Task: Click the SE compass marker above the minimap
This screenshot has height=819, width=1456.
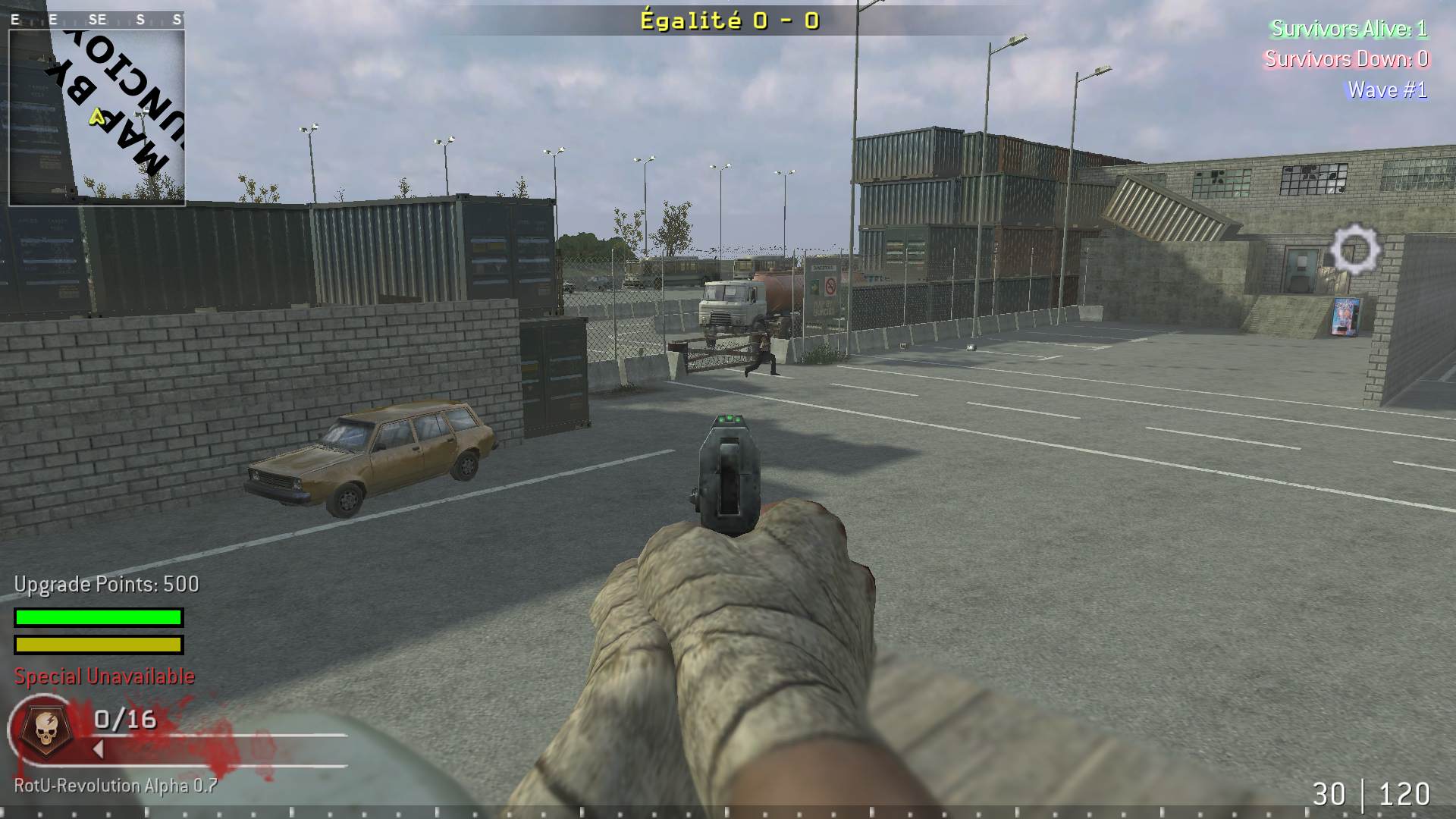Action: (x=97, y=19)
